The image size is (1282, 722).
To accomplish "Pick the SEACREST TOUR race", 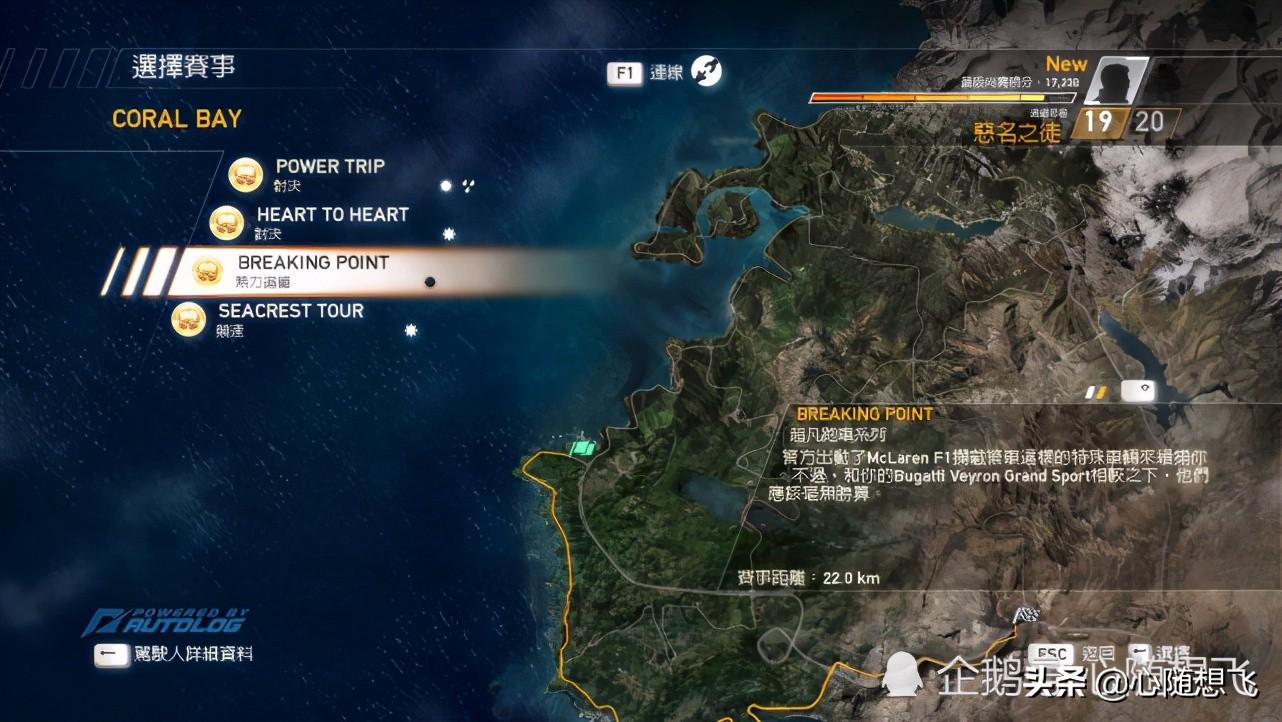I will 290,312.
